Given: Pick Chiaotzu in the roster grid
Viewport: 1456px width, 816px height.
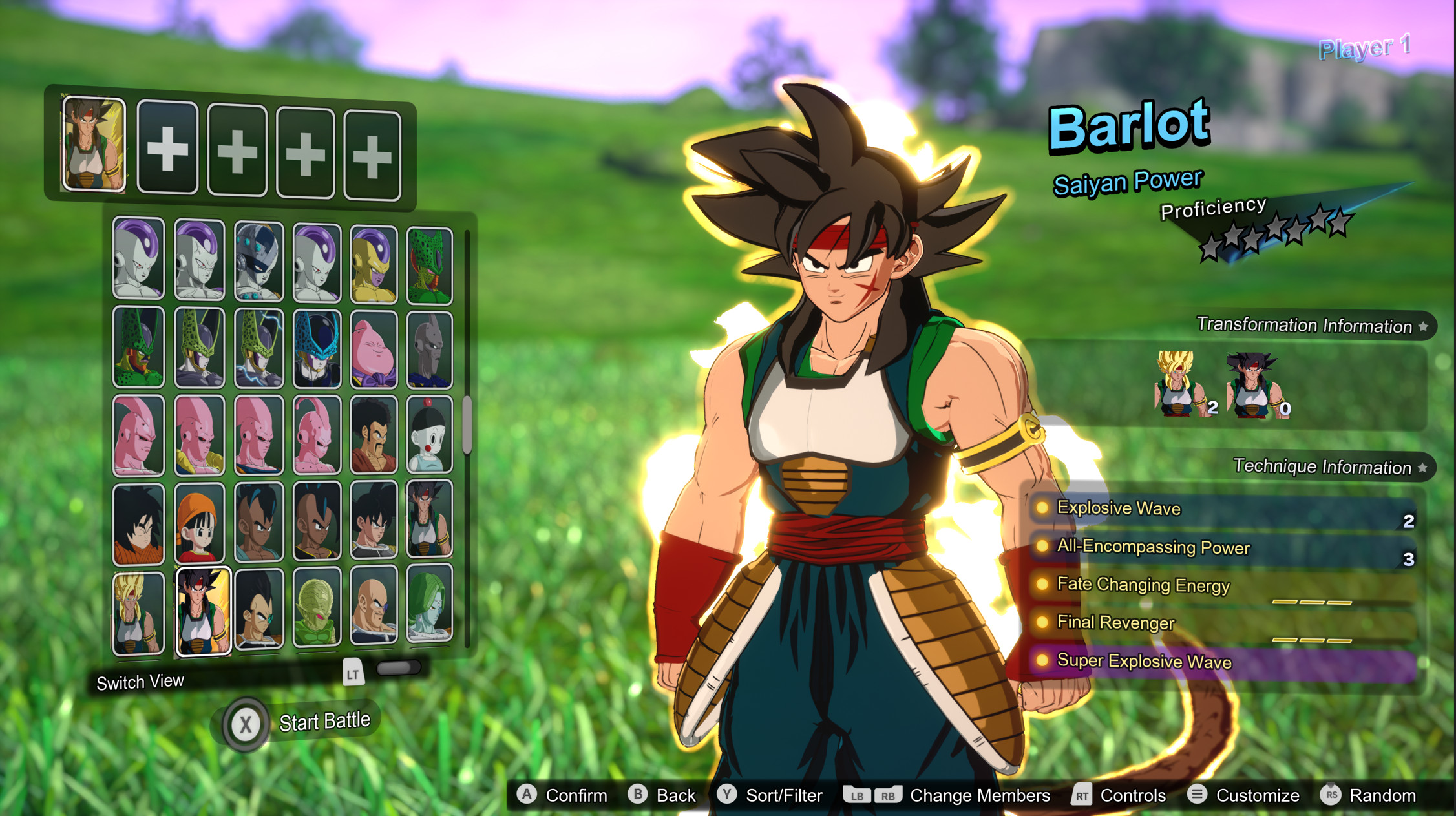Looking at the screenshot, I should [x=428, y=433].
